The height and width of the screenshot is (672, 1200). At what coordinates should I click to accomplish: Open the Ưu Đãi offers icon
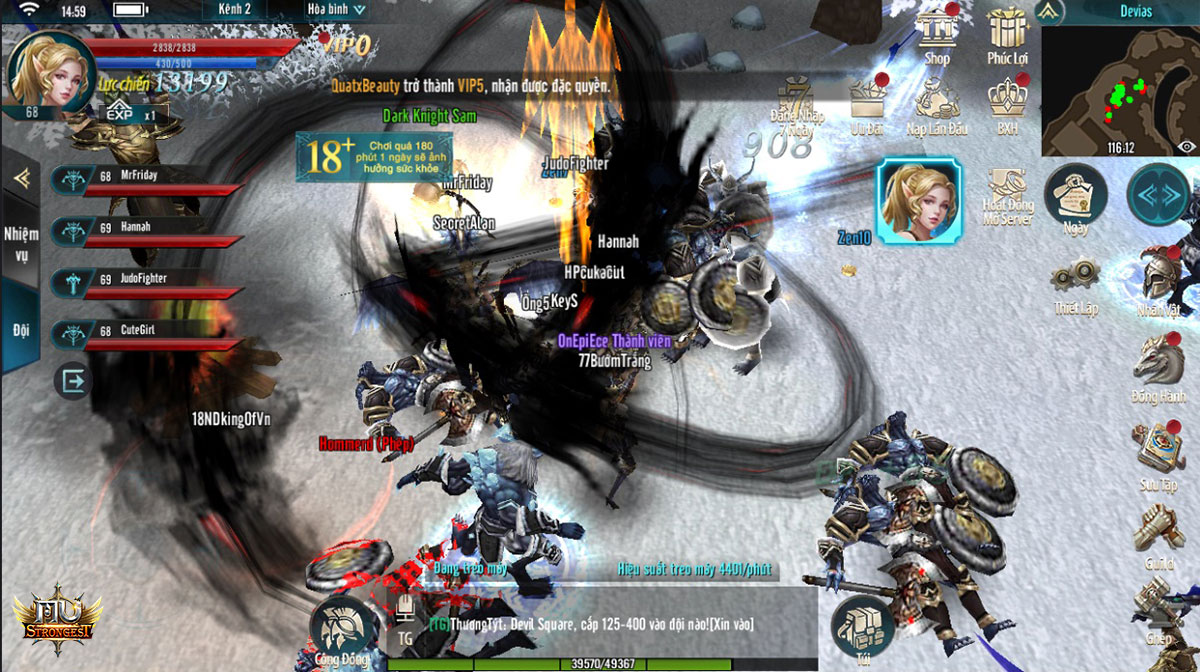tap(866, 102)
